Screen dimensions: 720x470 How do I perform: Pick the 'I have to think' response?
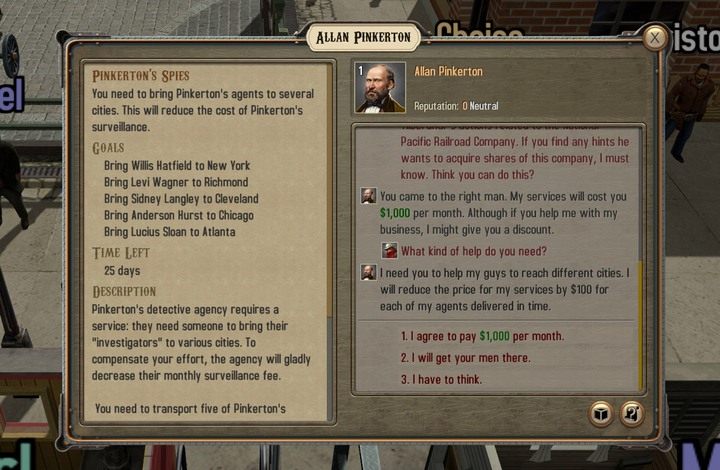tap(441, 380)
